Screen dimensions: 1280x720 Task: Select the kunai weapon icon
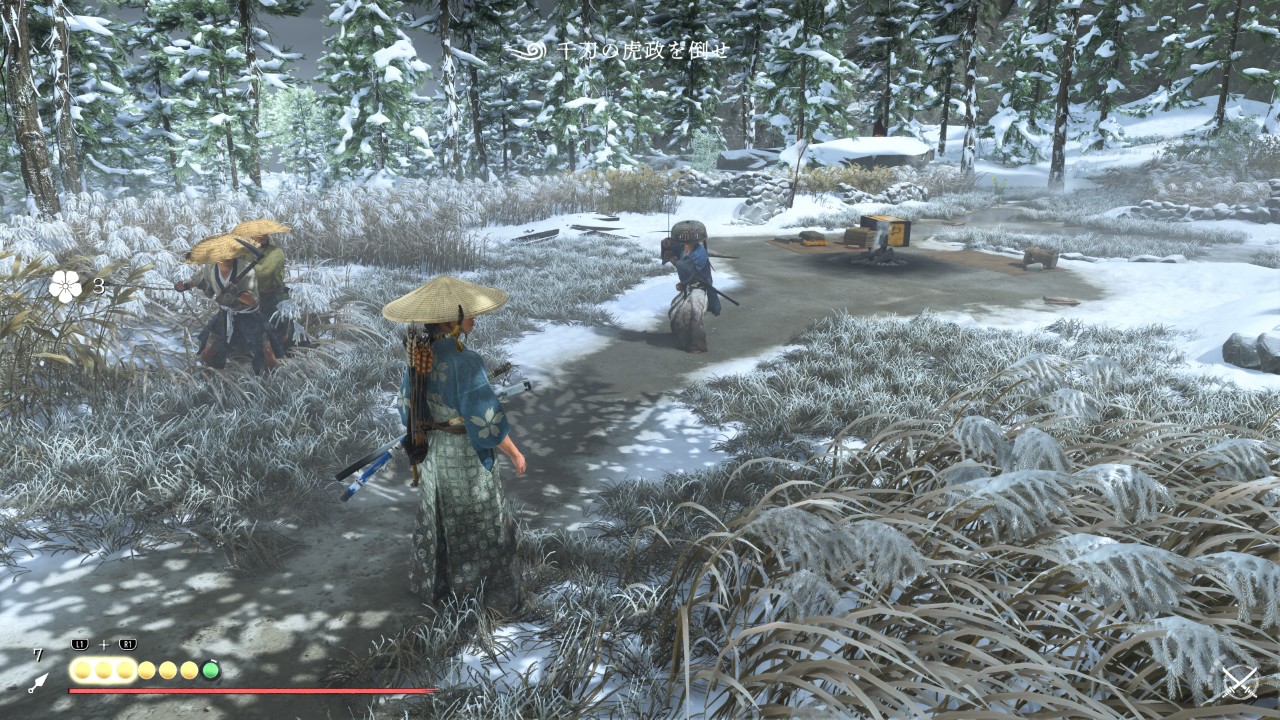pyautogui.click(x=38, y=683)
